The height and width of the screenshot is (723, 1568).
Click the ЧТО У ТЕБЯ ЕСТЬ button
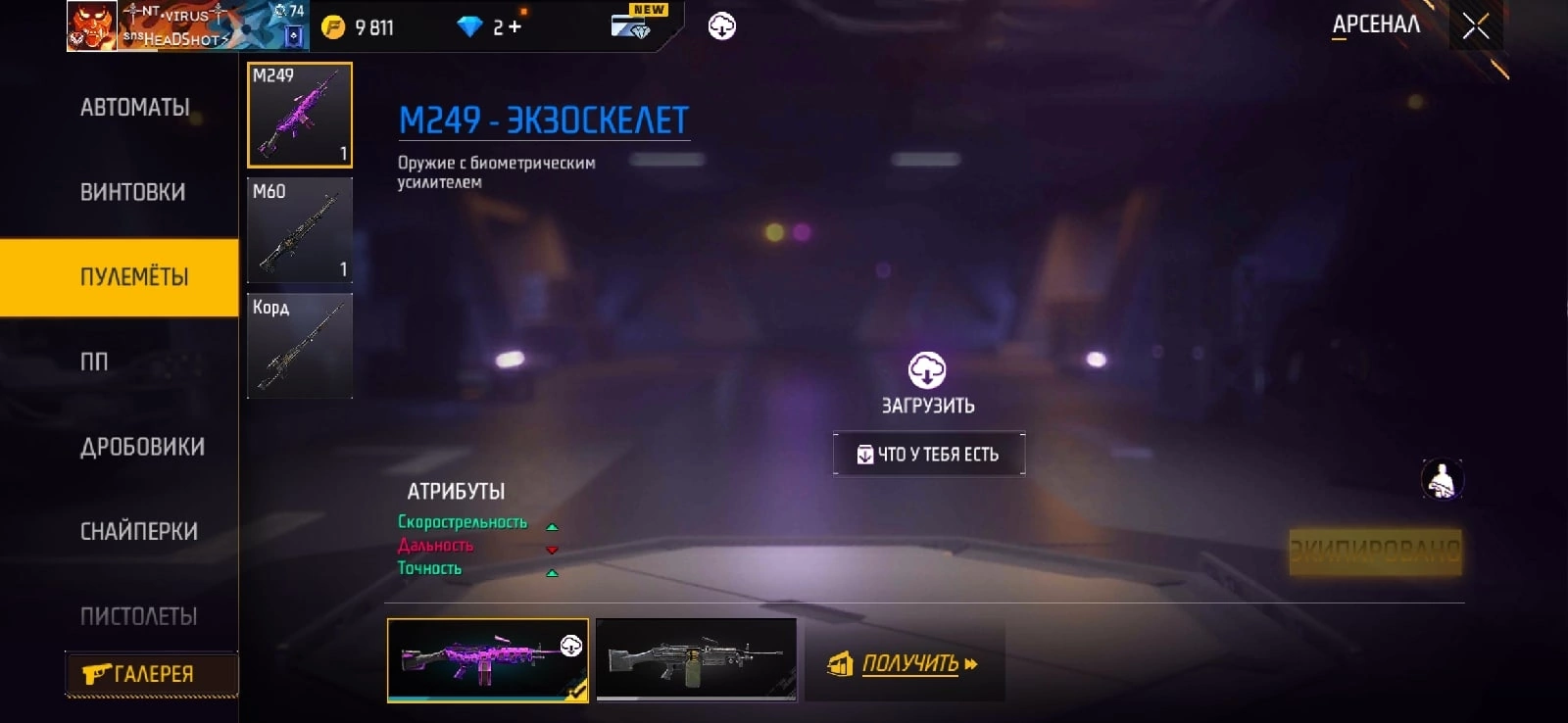[929, 455]
